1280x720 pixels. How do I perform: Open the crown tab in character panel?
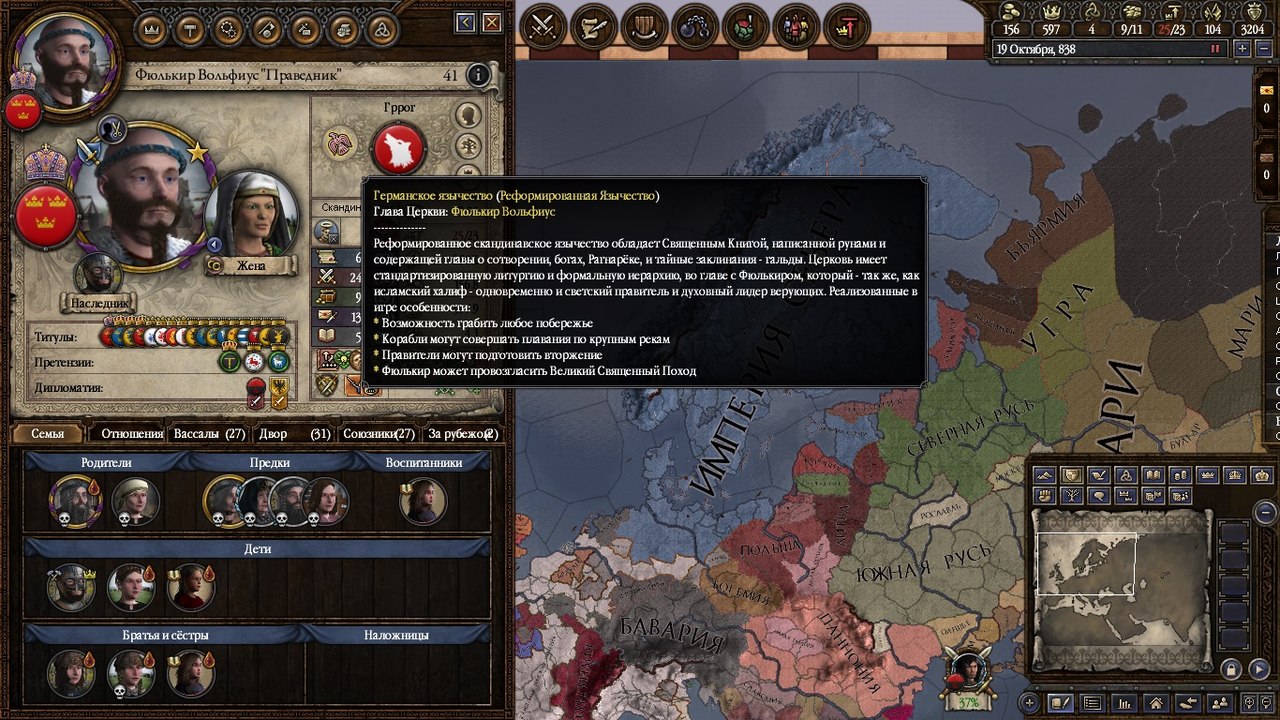[x=151, y=29]
